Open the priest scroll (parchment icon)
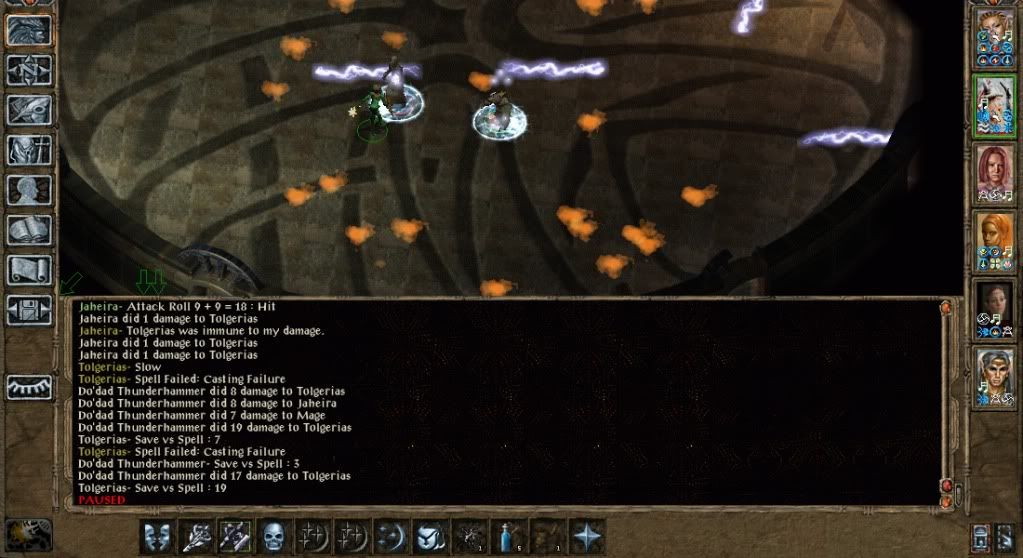Viewport: 1023px width, 558px height. coord(29,270)
